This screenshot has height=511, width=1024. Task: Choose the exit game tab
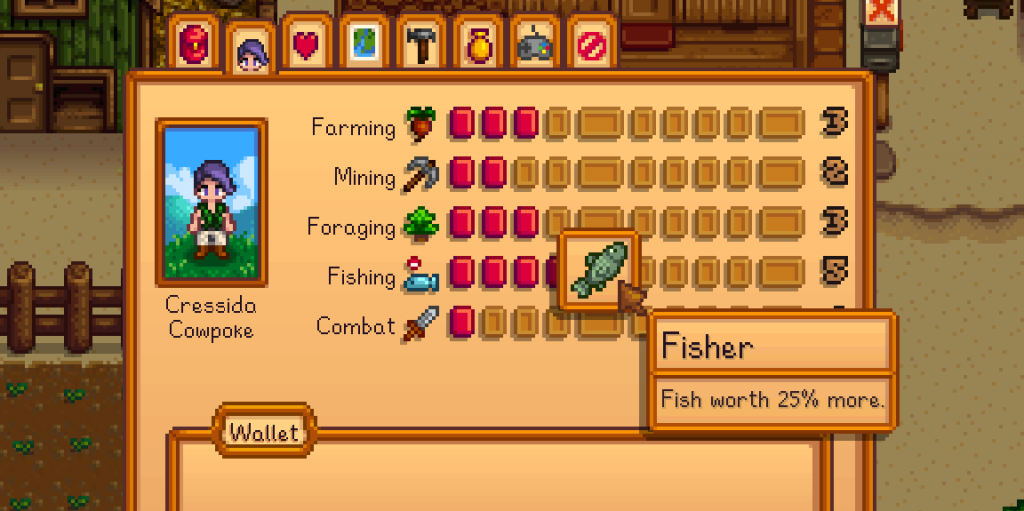(x=592, y=44)
